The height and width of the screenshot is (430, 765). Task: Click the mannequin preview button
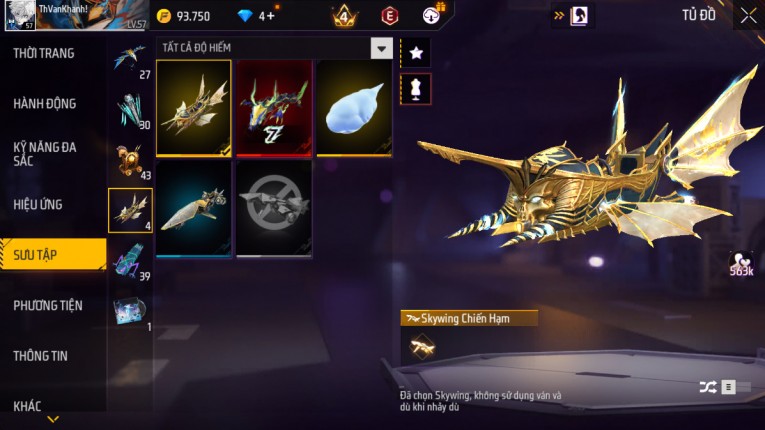tap(415, 88)
